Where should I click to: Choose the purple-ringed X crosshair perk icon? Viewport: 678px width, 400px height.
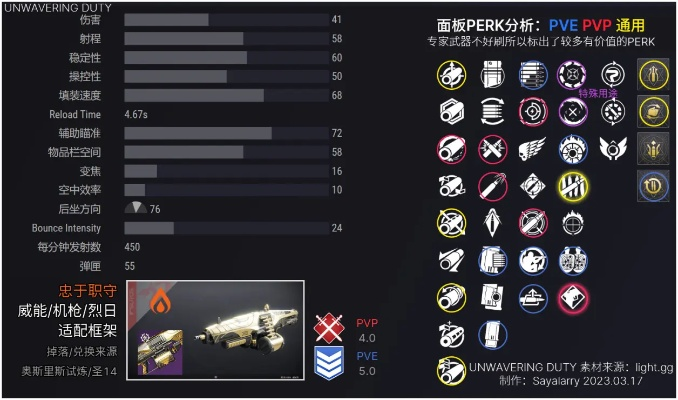pyautogui.click(x=572, y=111)
